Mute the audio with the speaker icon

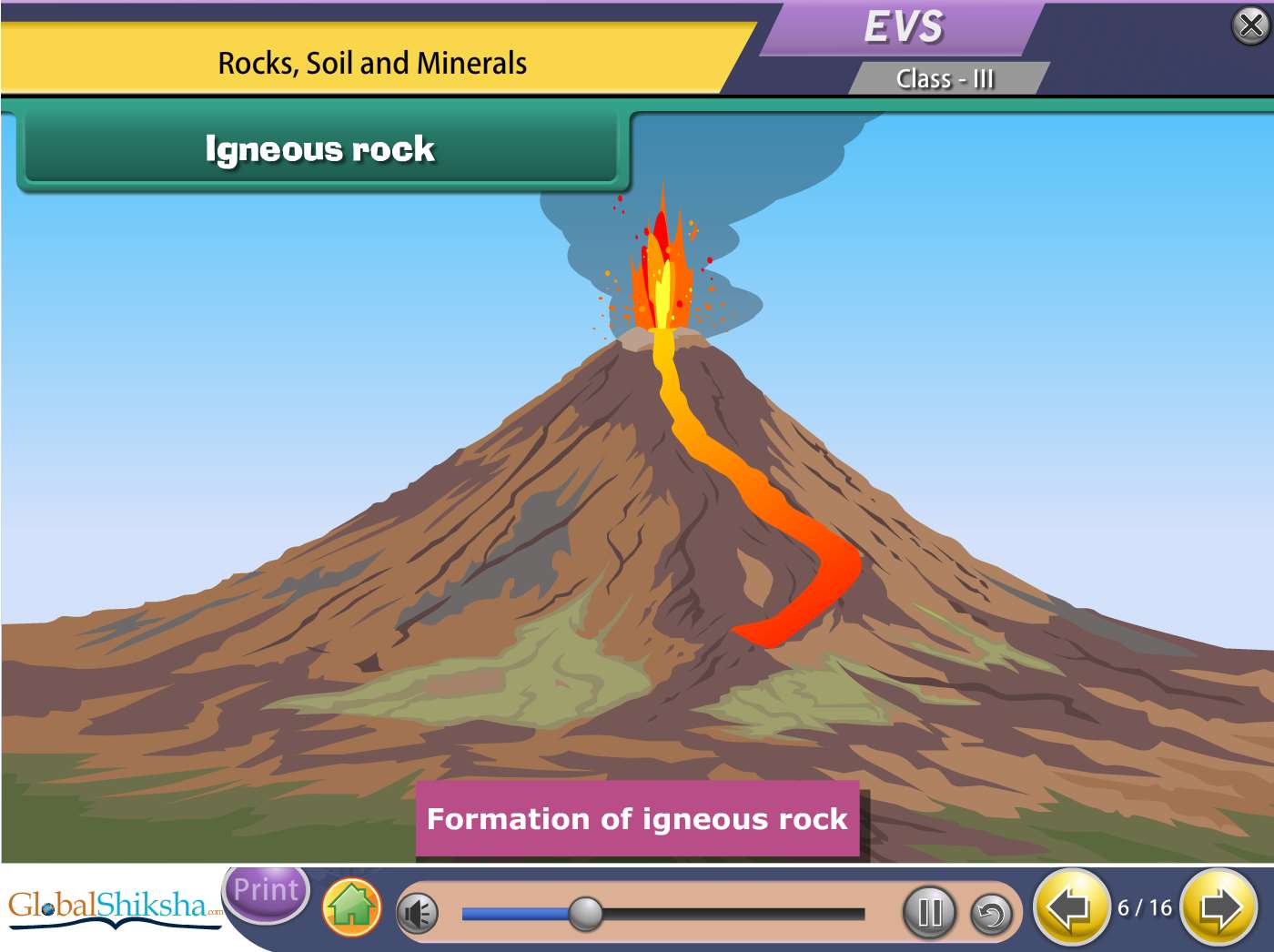[x=419, y=913]
